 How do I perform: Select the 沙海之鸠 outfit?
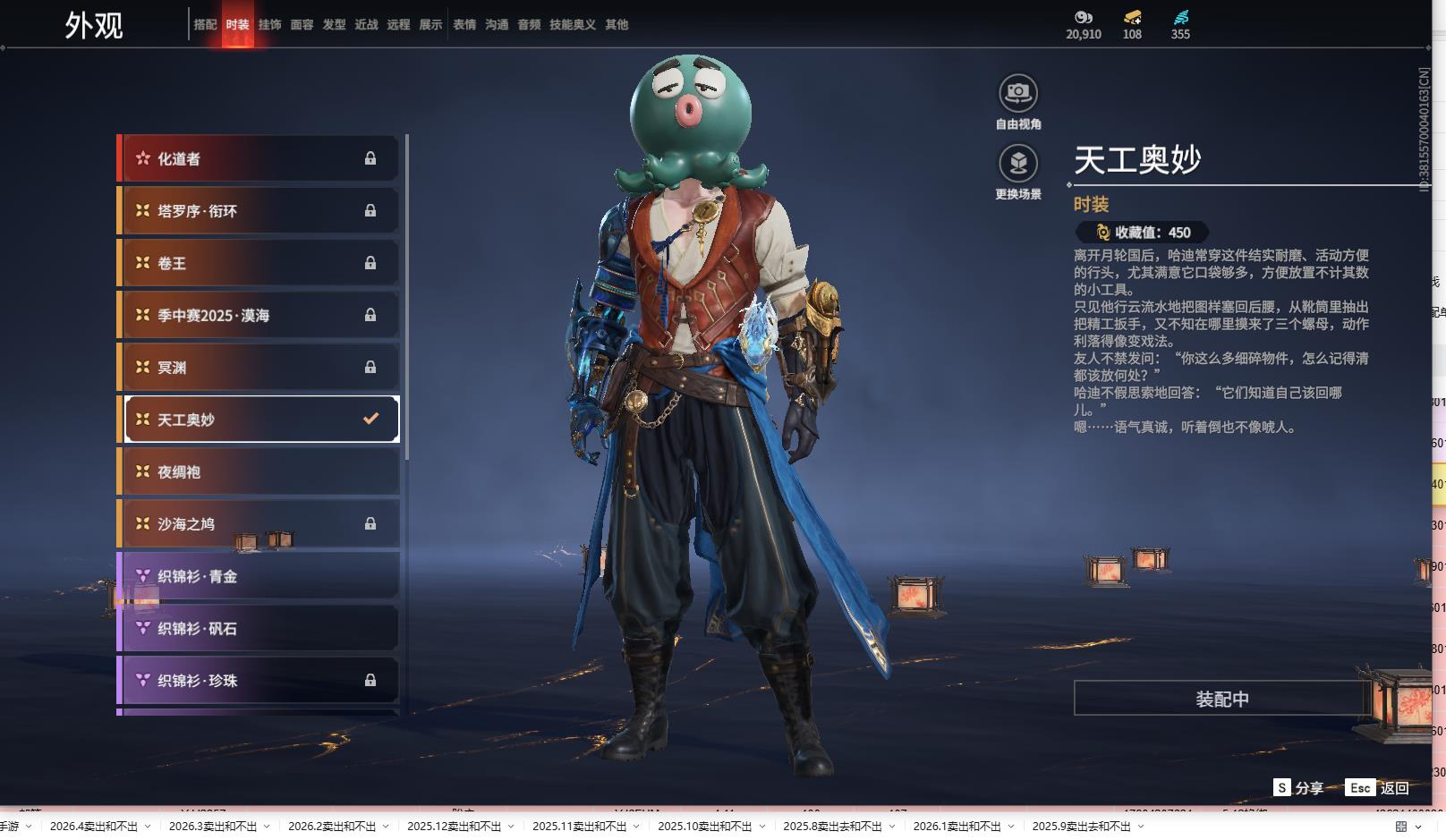(x=258, y=524)
